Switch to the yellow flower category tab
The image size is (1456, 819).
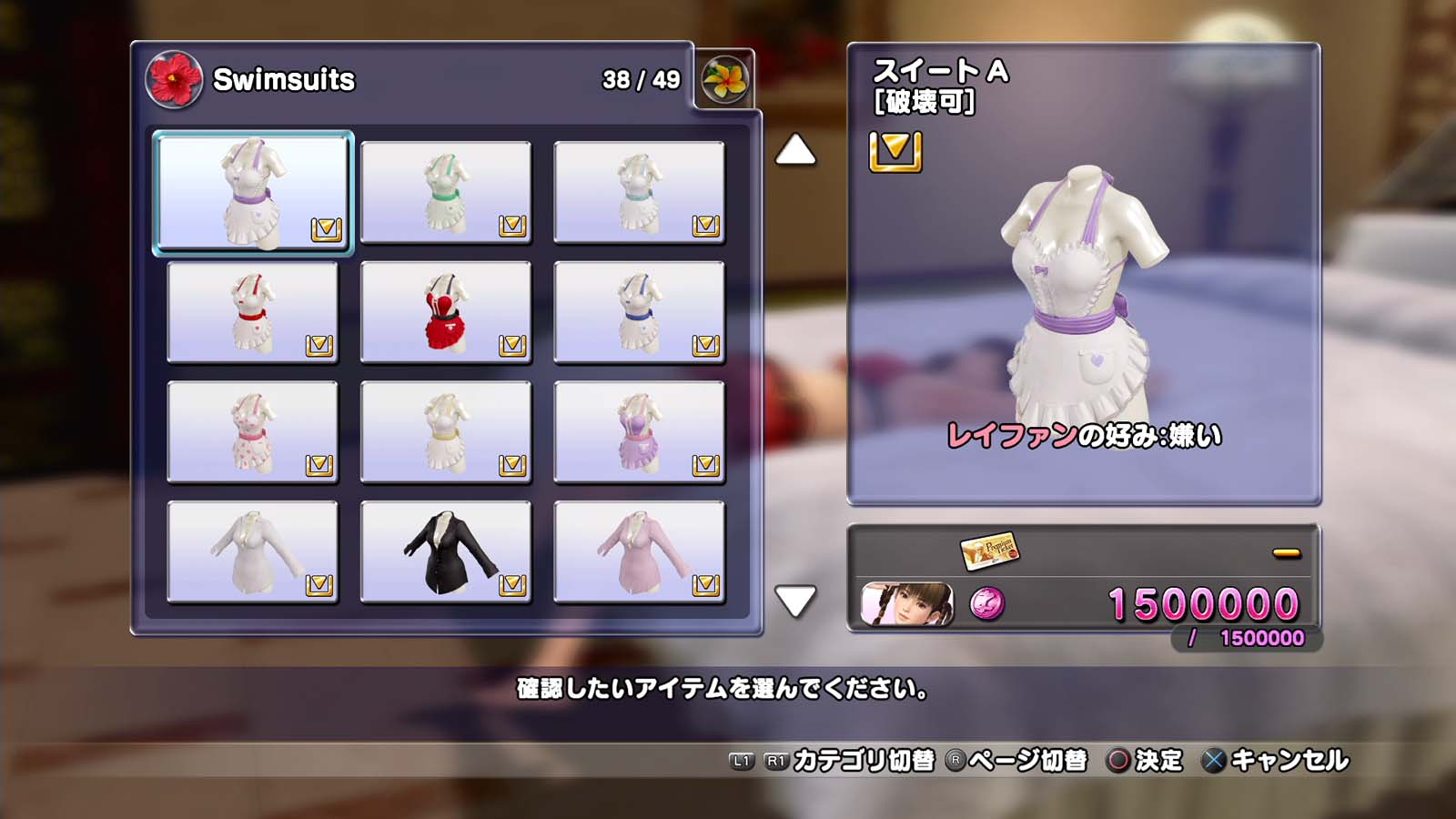724,79
